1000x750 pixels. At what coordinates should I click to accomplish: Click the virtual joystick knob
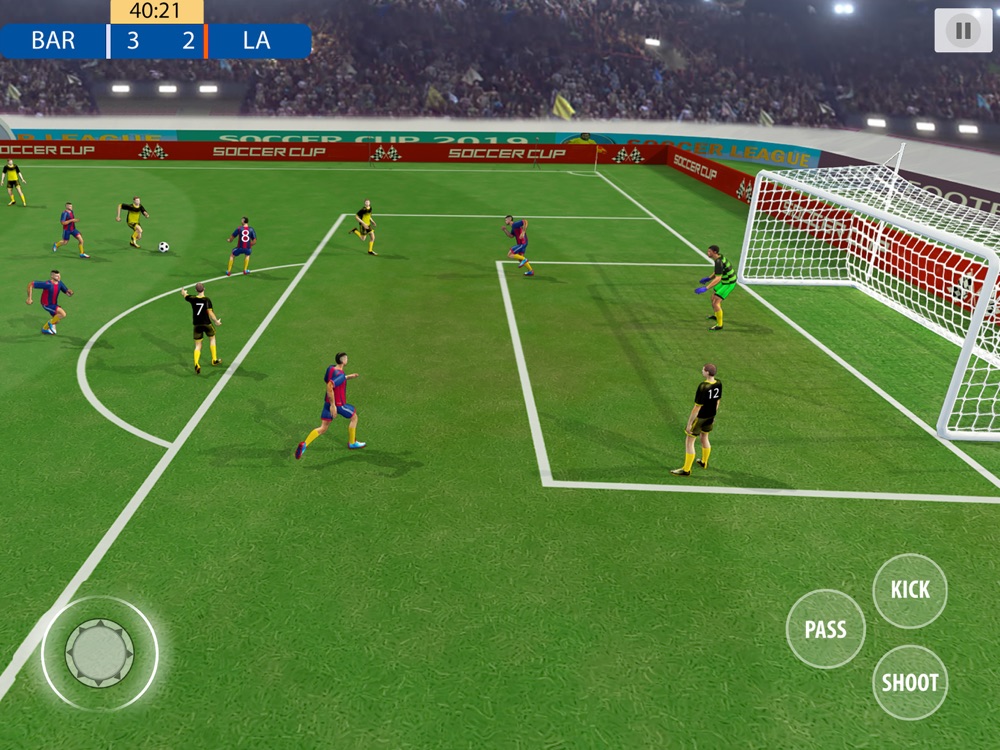[x=99, y=653]
